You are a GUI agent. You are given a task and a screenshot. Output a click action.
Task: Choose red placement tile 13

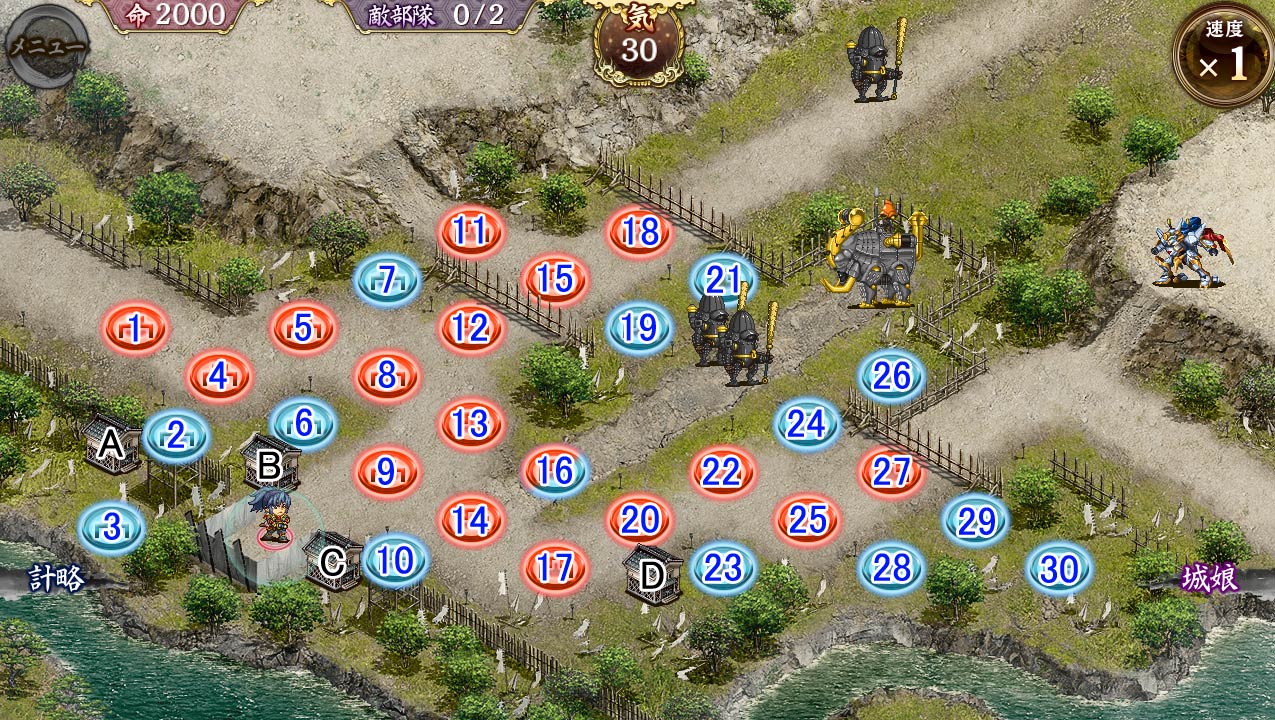tap(469, 424)
